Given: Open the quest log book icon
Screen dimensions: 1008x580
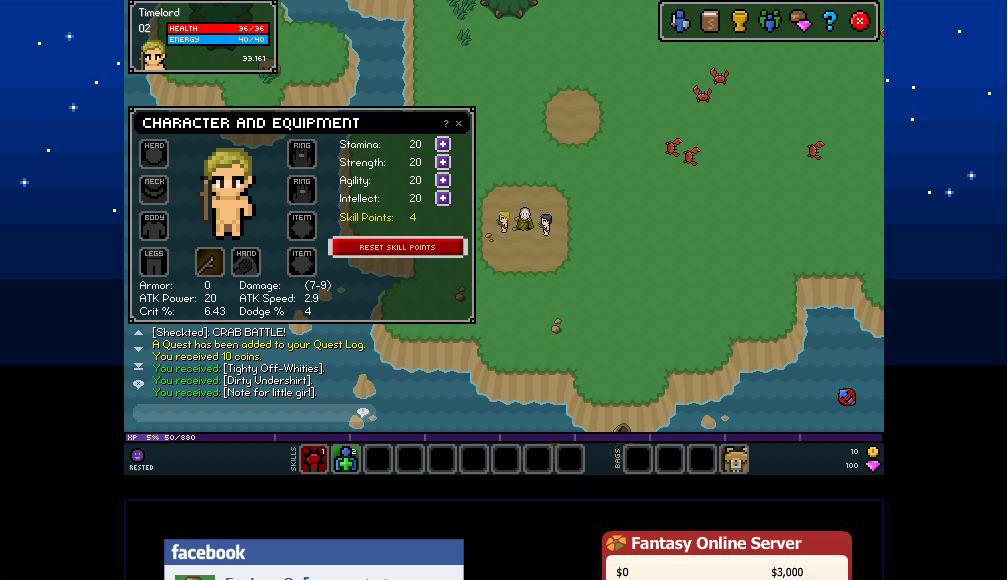Looking at the screenshot, I should tap(710, 21).
